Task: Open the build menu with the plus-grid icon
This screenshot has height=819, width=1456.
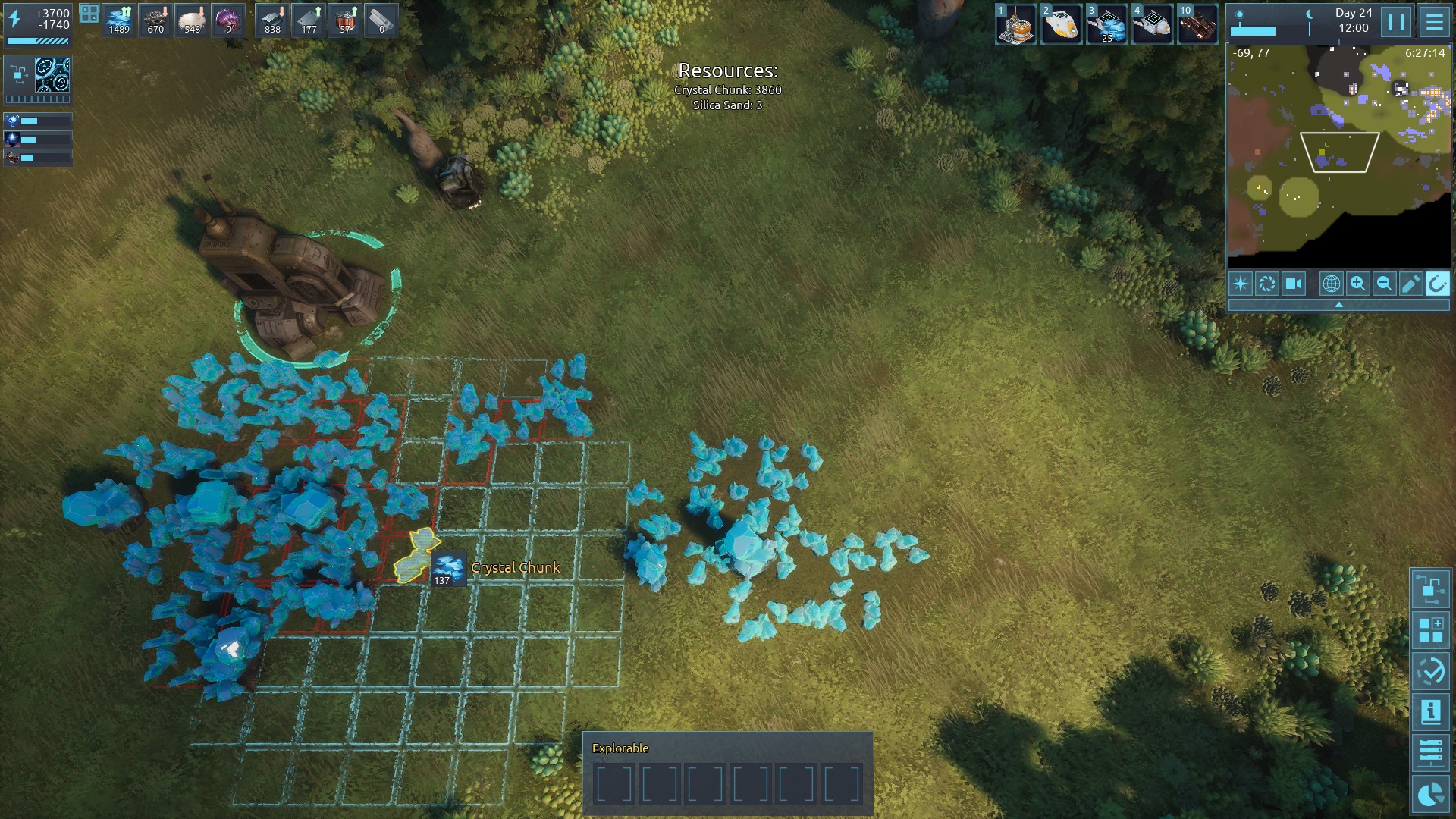Action: 1430,630
